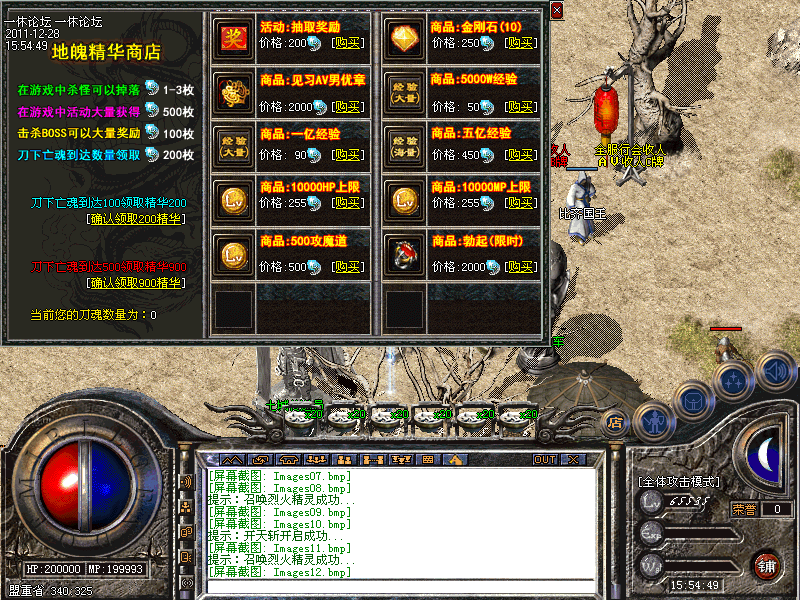Open the round 店 shop button
This screenshot has width=800, height=600.
pyautogui.click(x=616, y=422)
